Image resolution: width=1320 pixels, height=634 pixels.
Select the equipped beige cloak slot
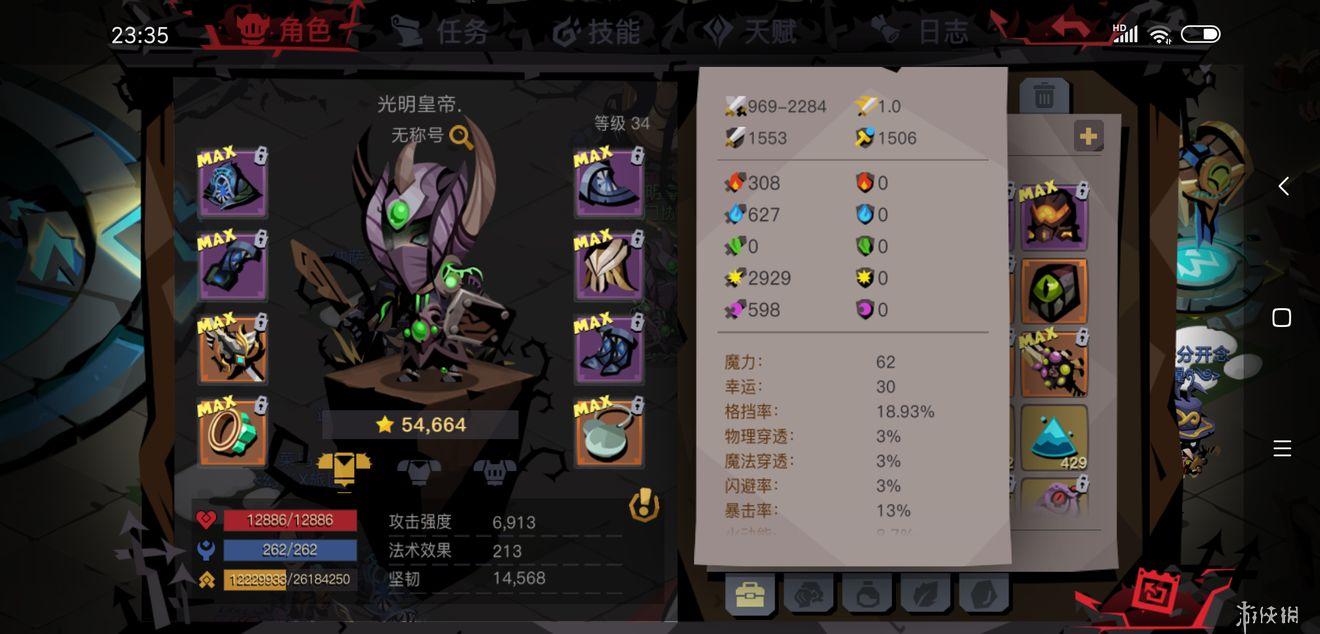point(608,266)
